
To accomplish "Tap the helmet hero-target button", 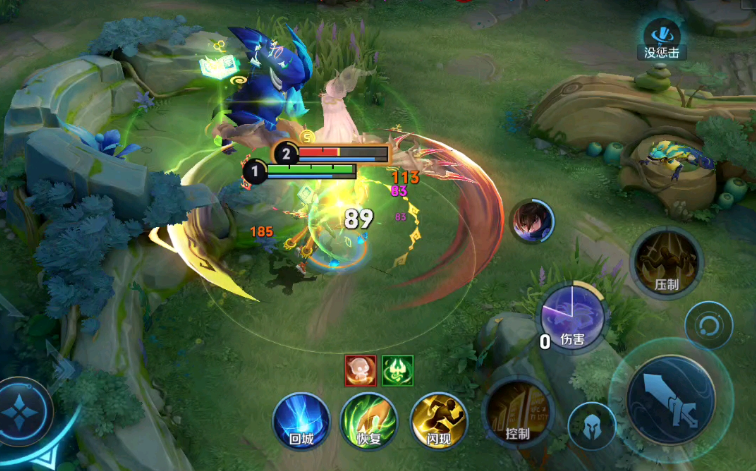I will 592,425.
